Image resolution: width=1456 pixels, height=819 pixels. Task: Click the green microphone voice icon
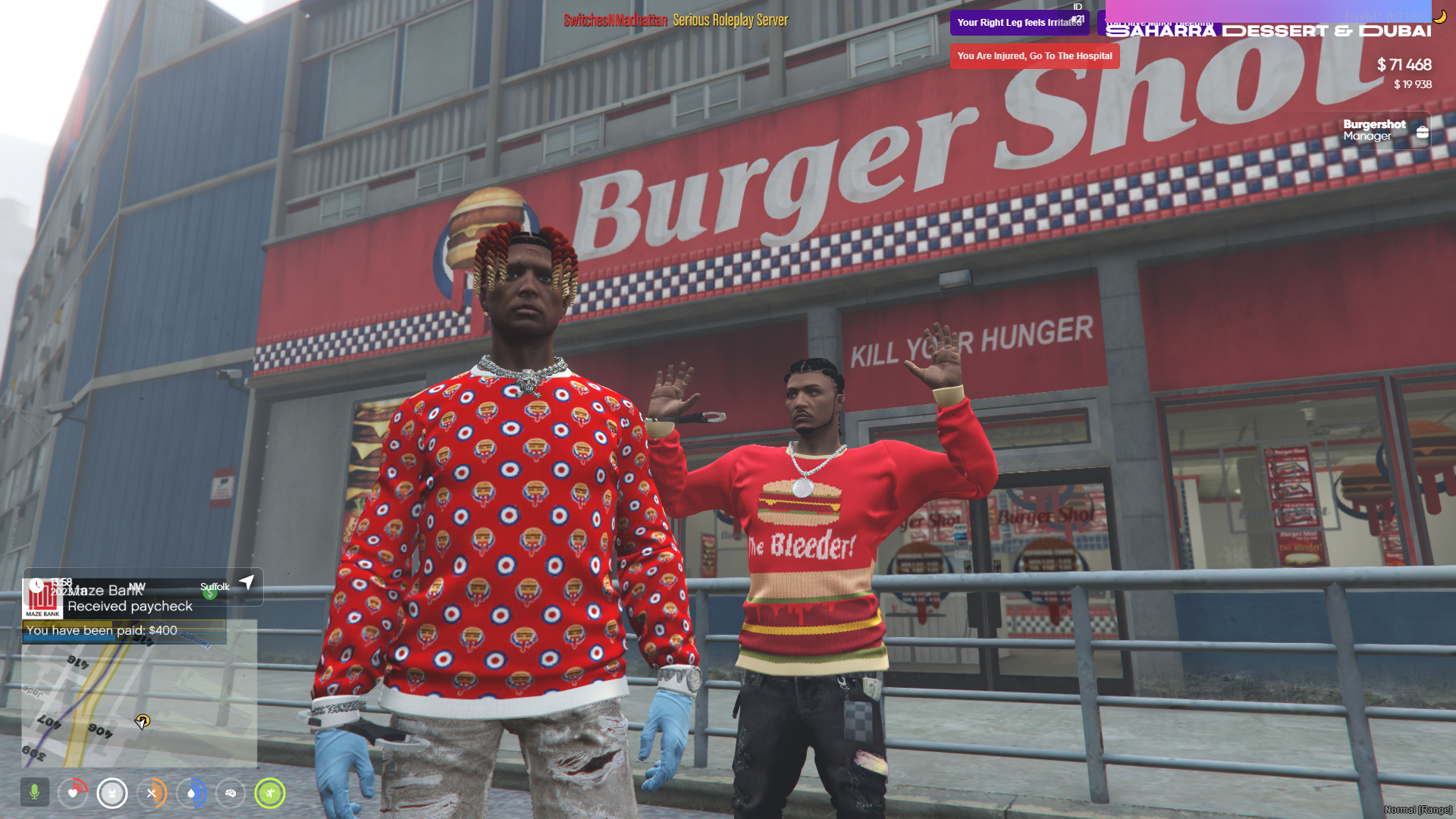coord(34,792)
